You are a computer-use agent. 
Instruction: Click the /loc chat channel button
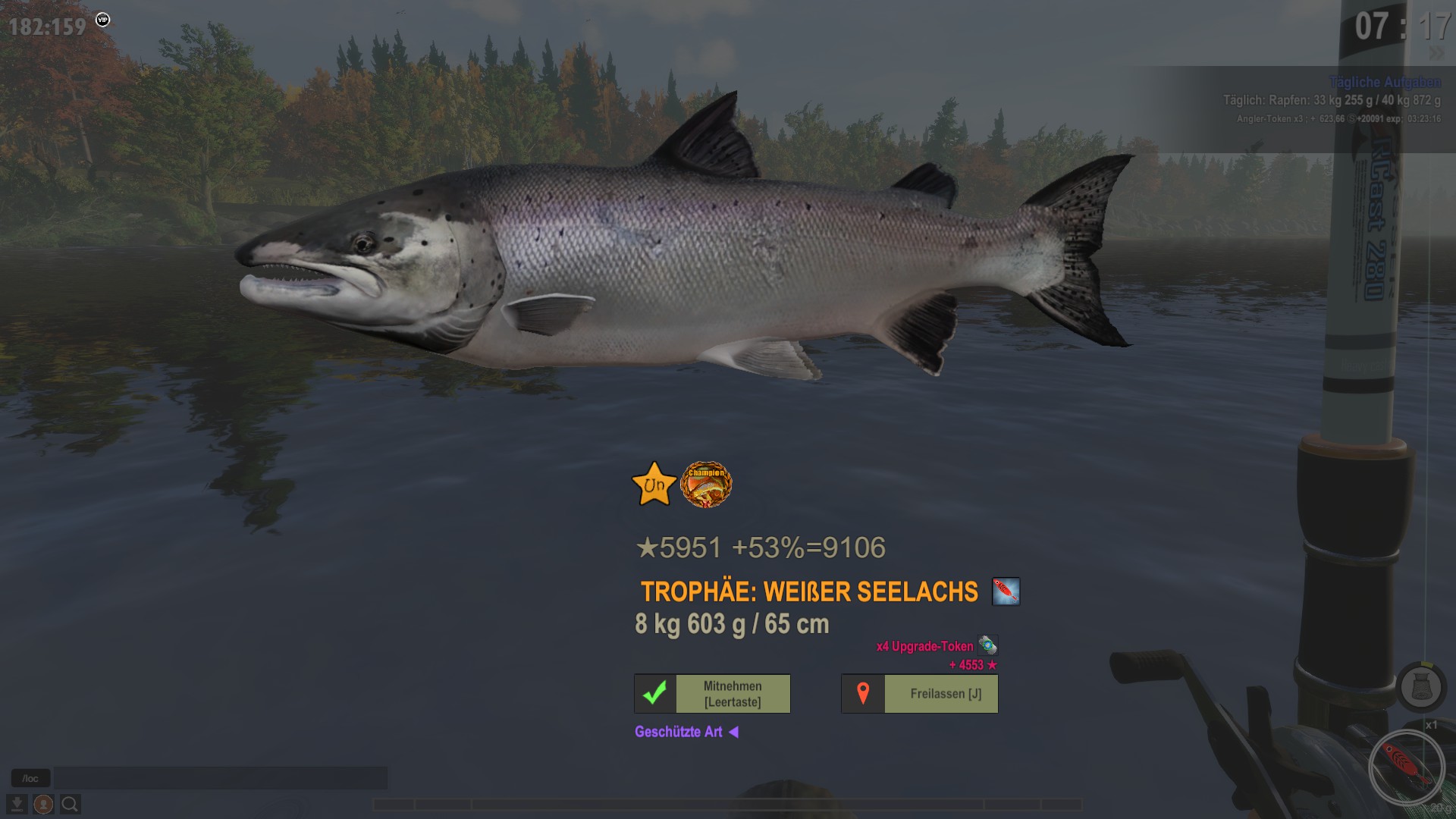30,778
